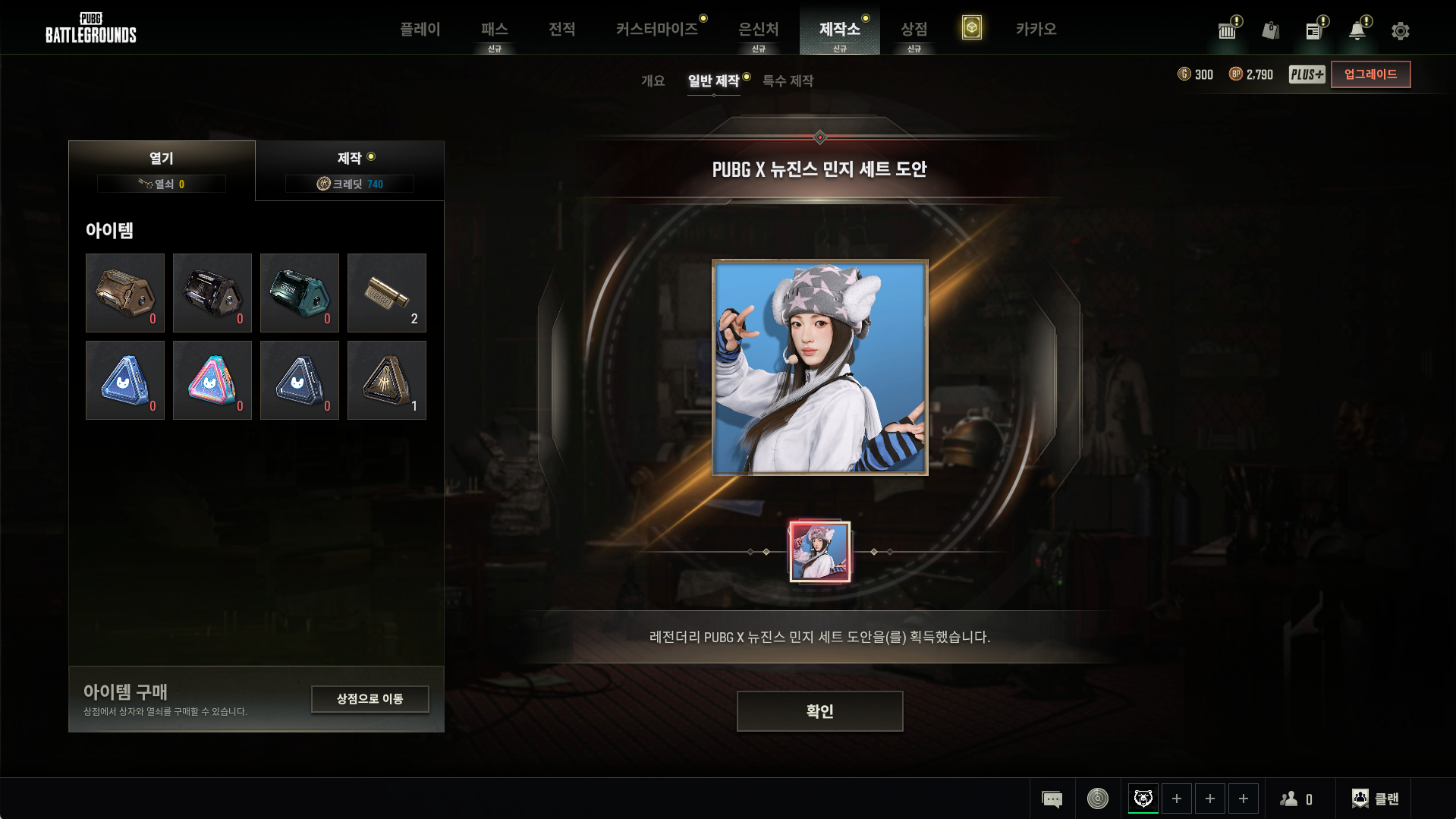Go to the 전적 career menu
The image size is (1456, 819).
tap(561, 30)
